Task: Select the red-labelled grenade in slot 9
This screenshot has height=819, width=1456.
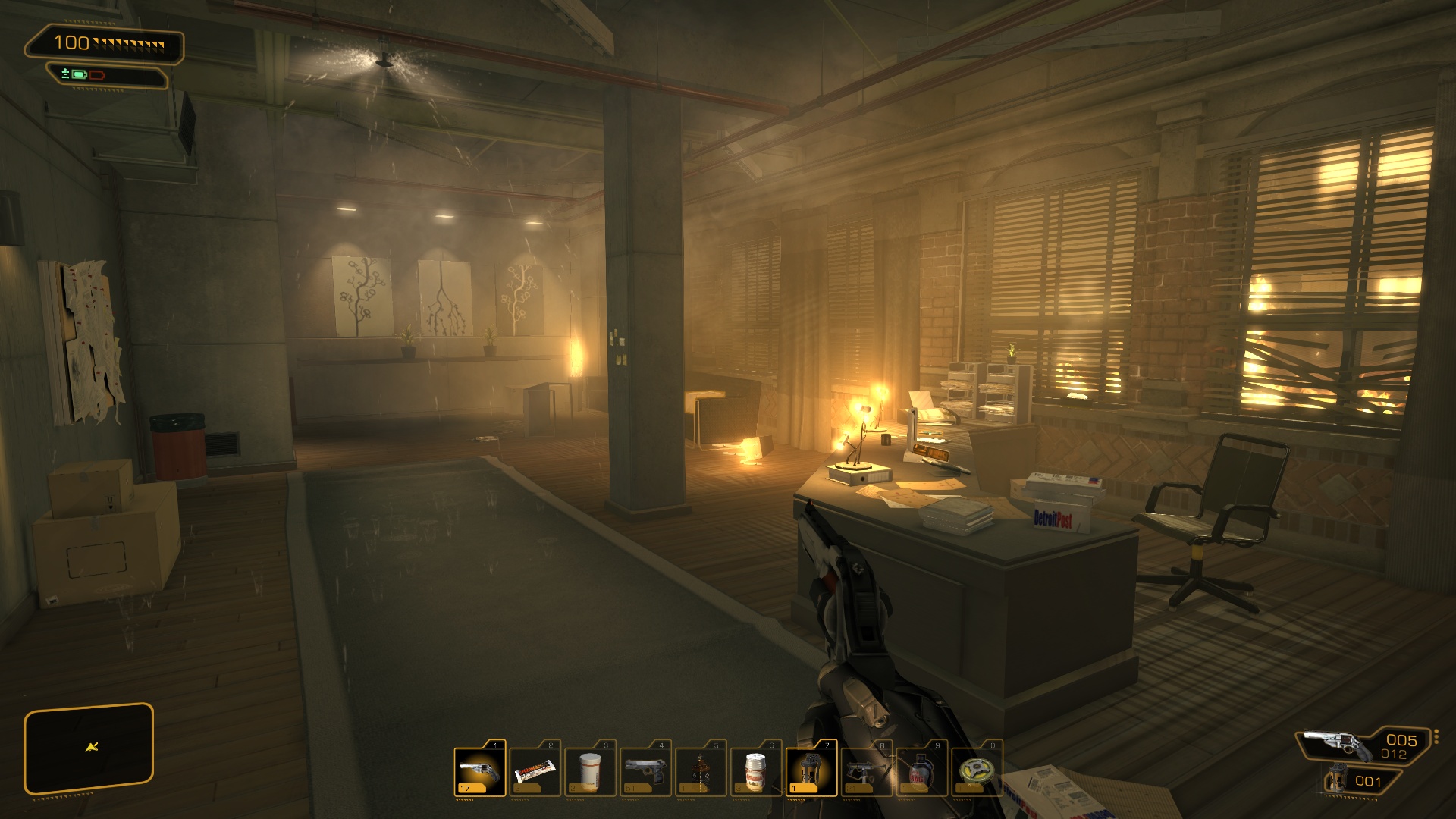Action: 921,771
